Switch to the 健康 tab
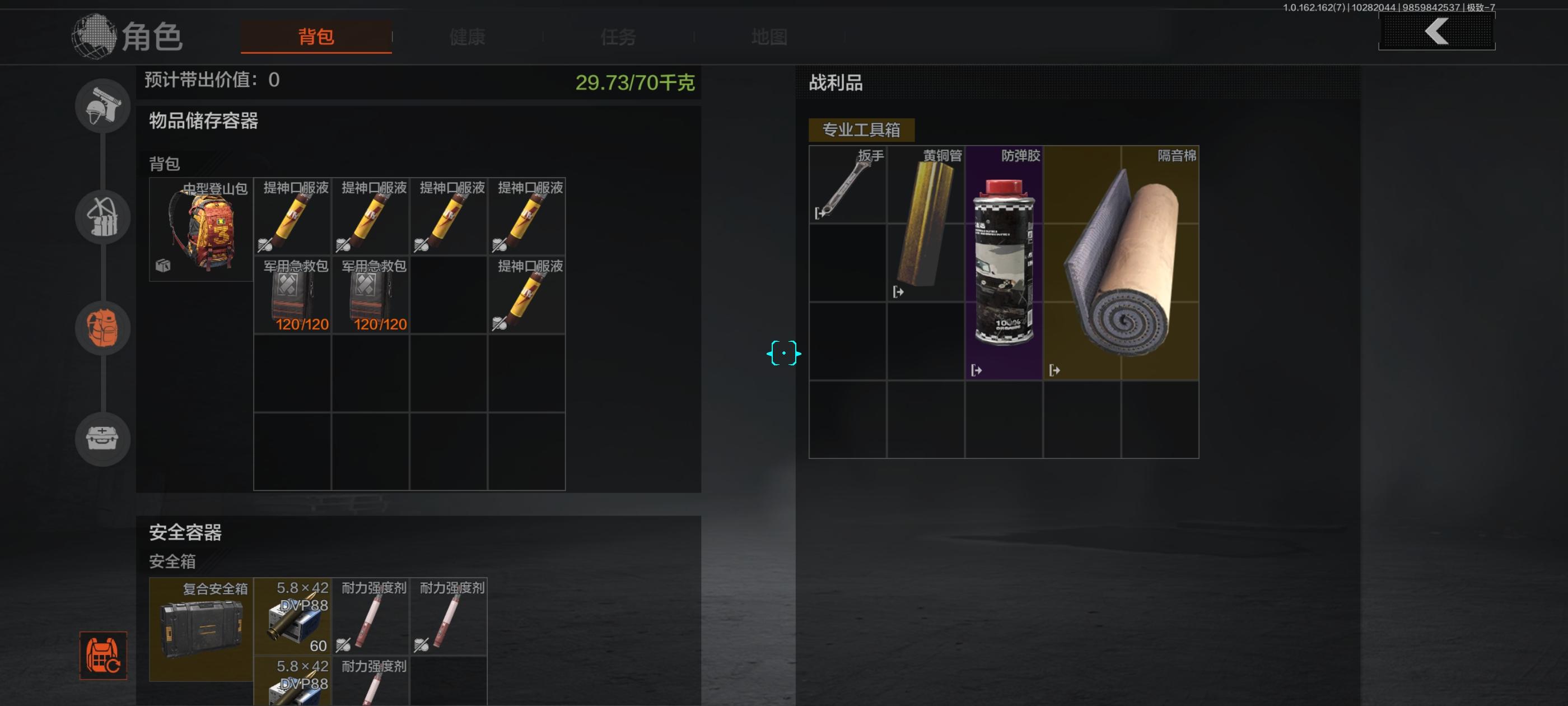The height and width of the screenshot is (706, 1568). 467,38
